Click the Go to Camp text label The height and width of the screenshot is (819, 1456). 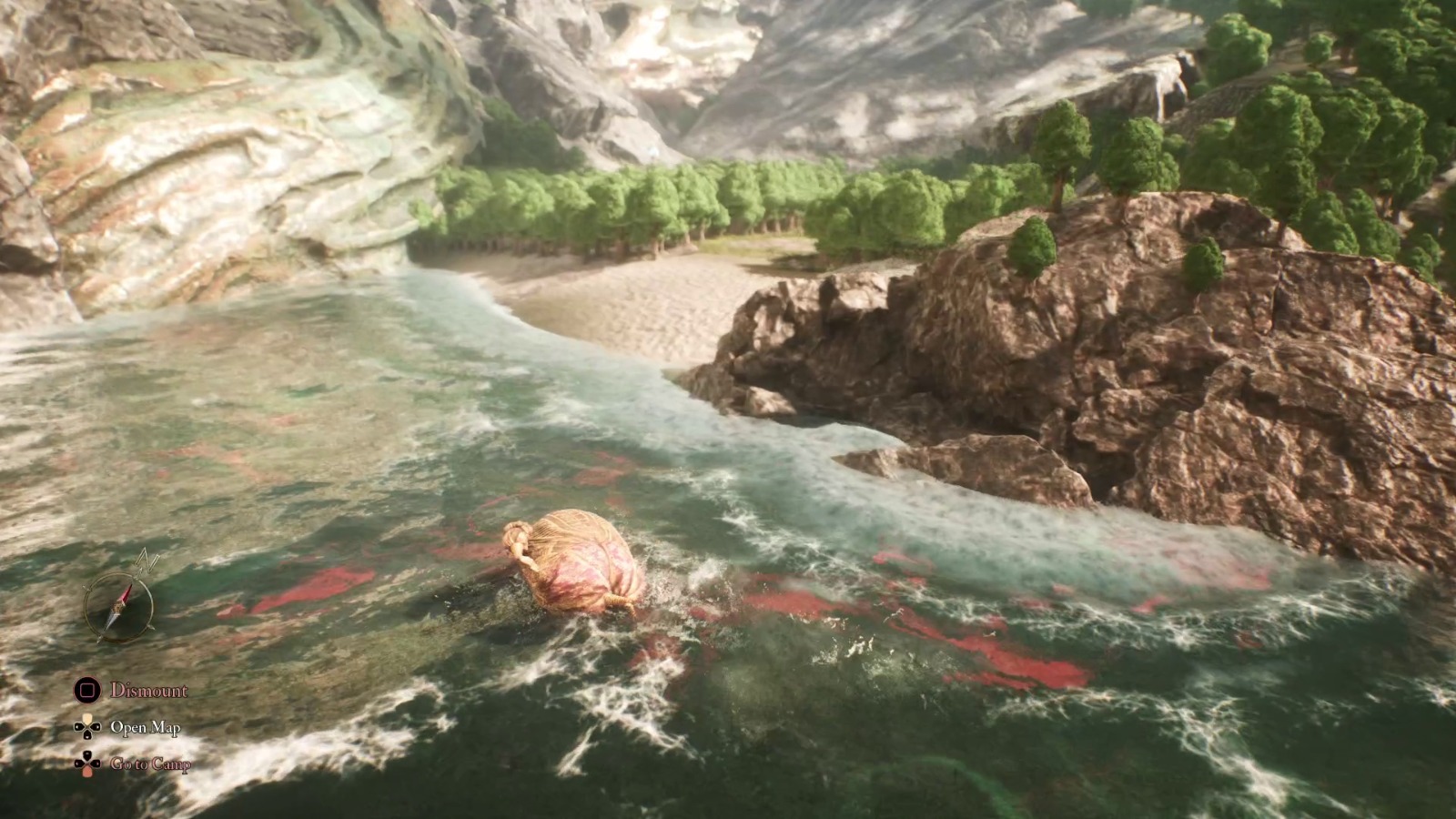pos(150,764)
